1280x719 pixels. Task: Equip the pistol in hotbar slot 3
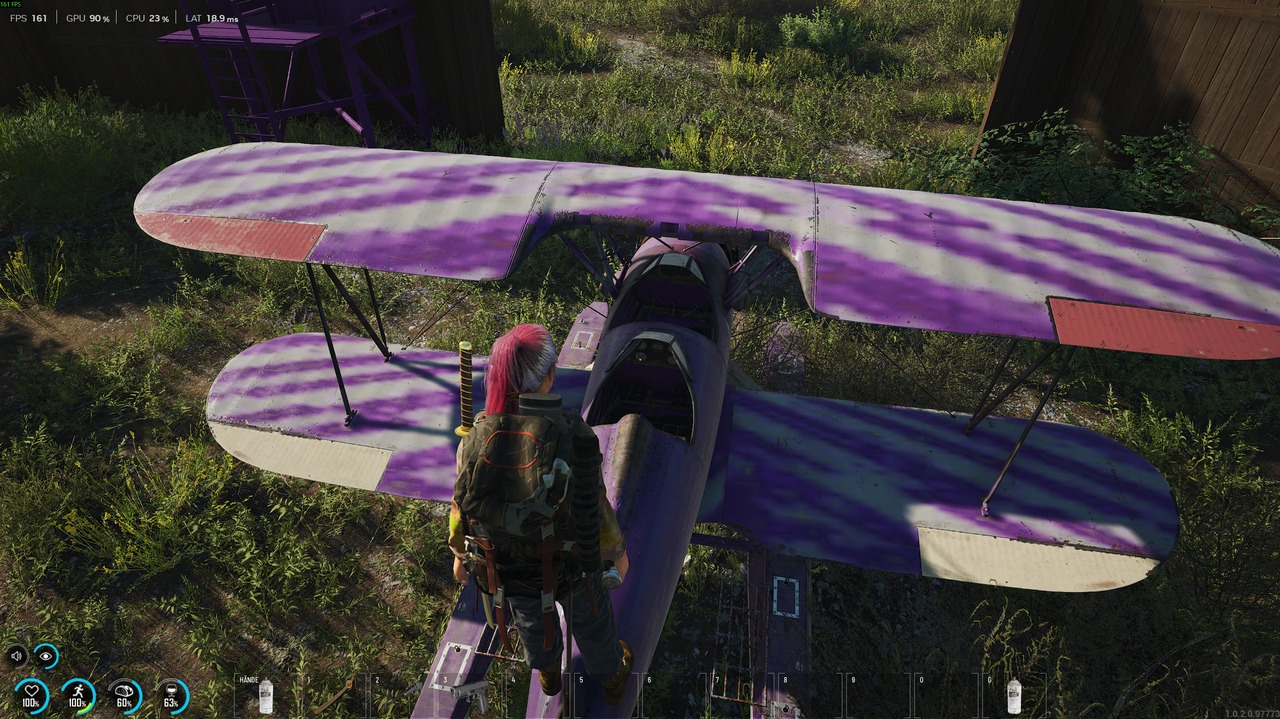[x=469, y=692]
